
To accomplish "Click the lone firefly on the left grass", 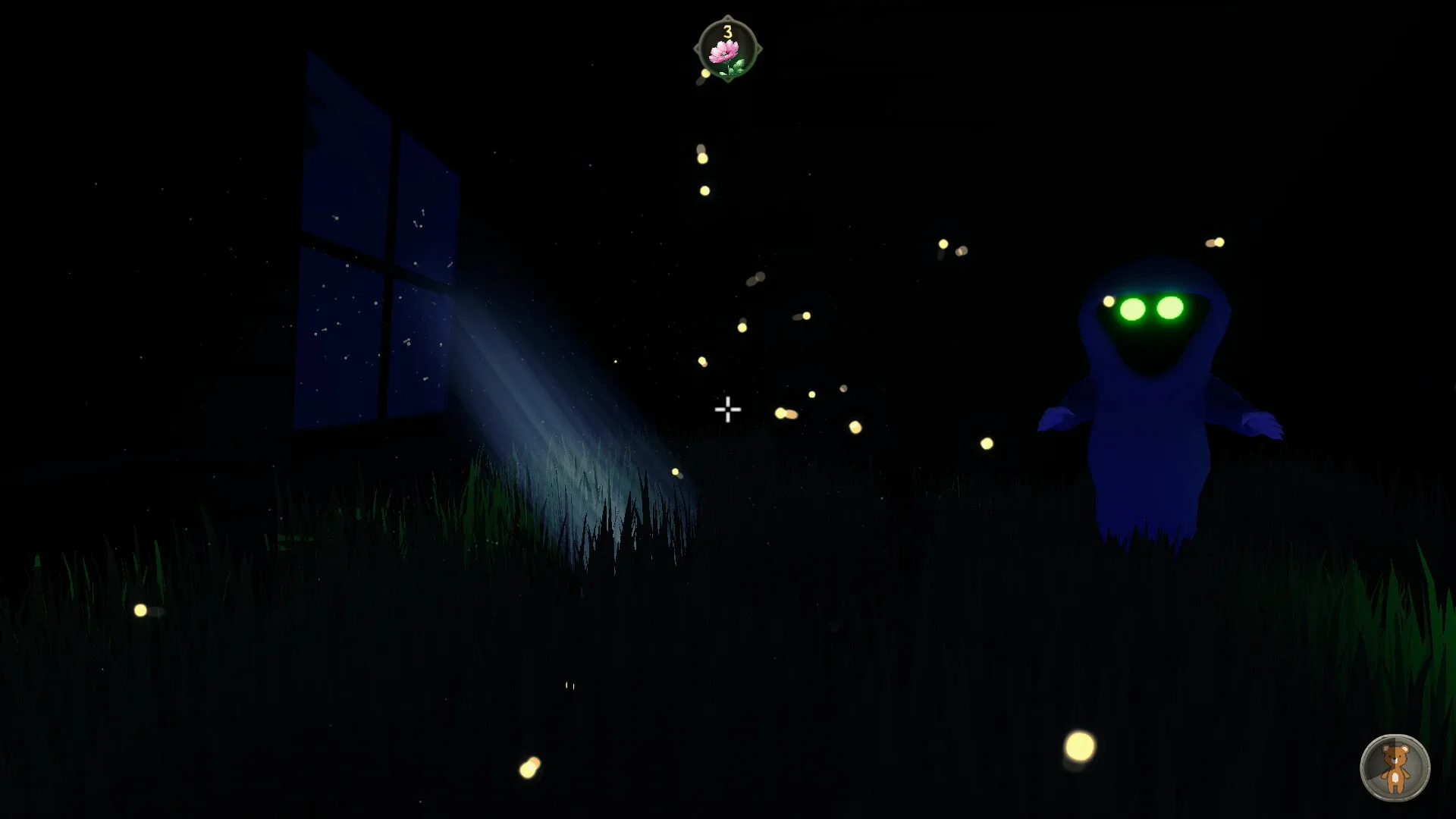I will click(x=143, y=609).
